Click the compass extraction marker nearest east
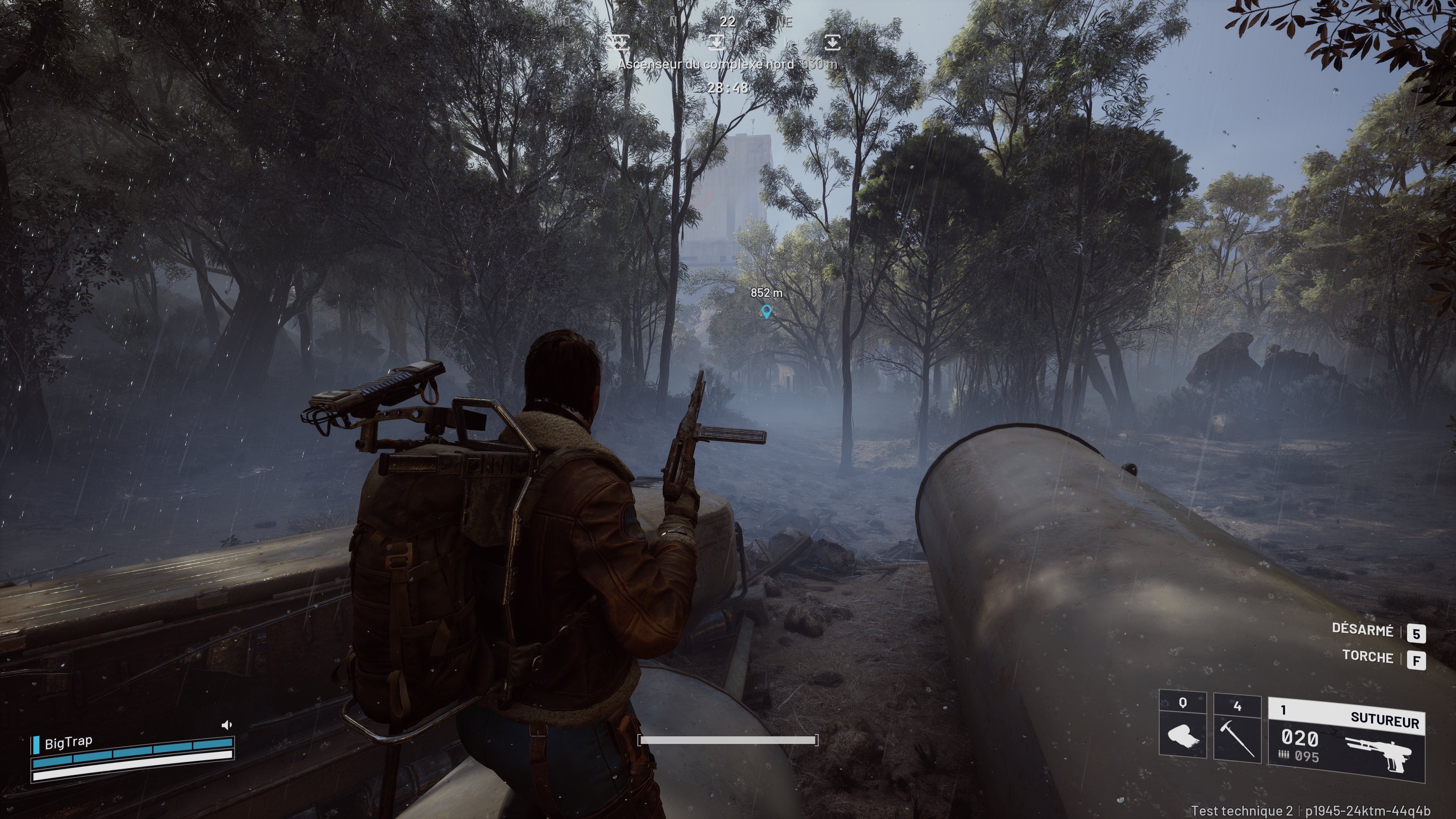1456x819 pixels. tap(832, 42)
